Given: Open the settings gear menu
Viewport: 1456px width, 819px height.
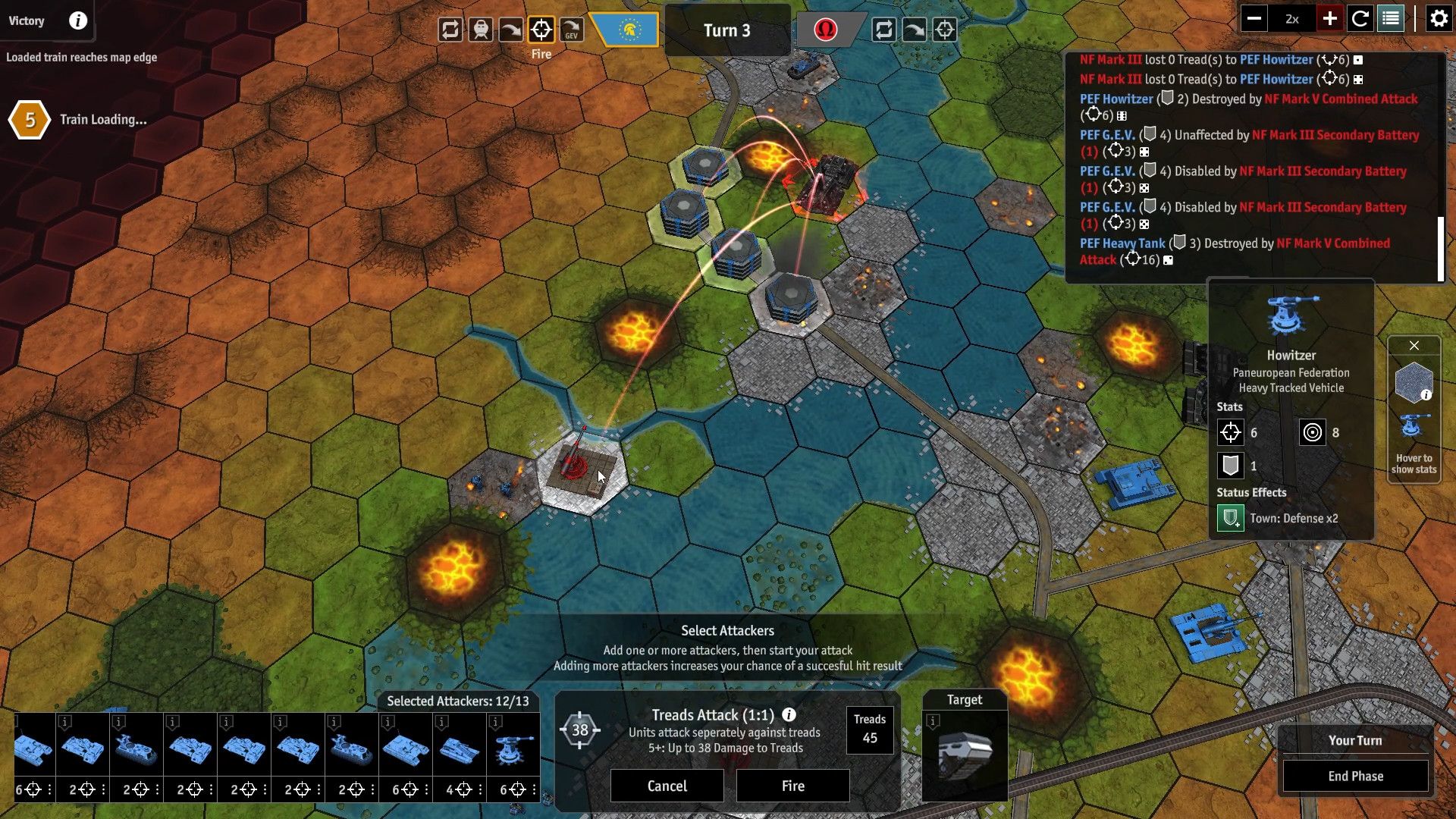Looking at the screenshot, I should tap(1439, 18).
